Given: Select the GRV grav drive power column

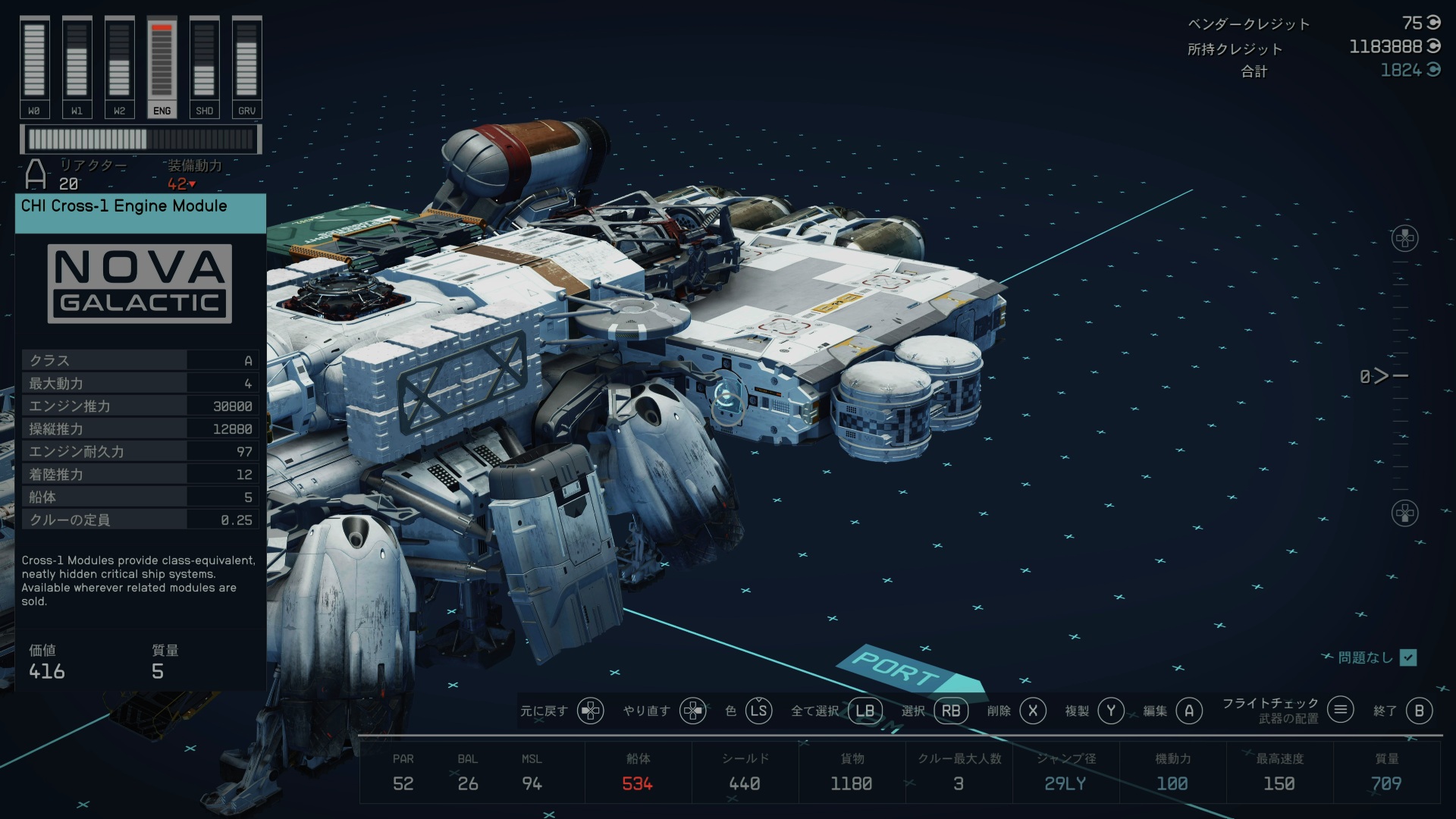Looking at the screenshot, I should click(x=246, y=67).
